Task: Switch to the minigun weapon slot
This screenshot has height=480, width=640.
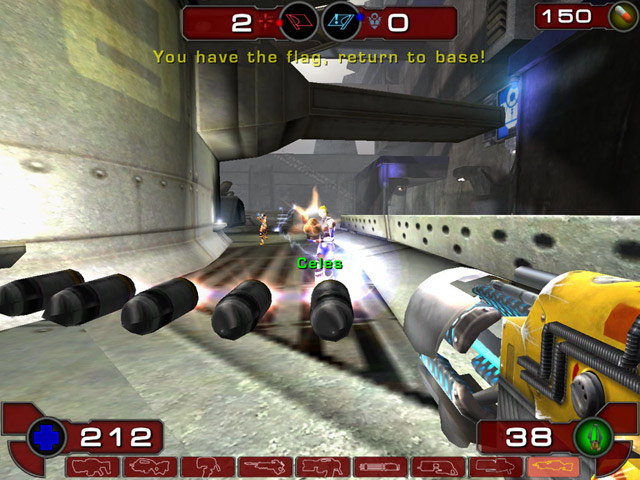Action: coord(379,466)
